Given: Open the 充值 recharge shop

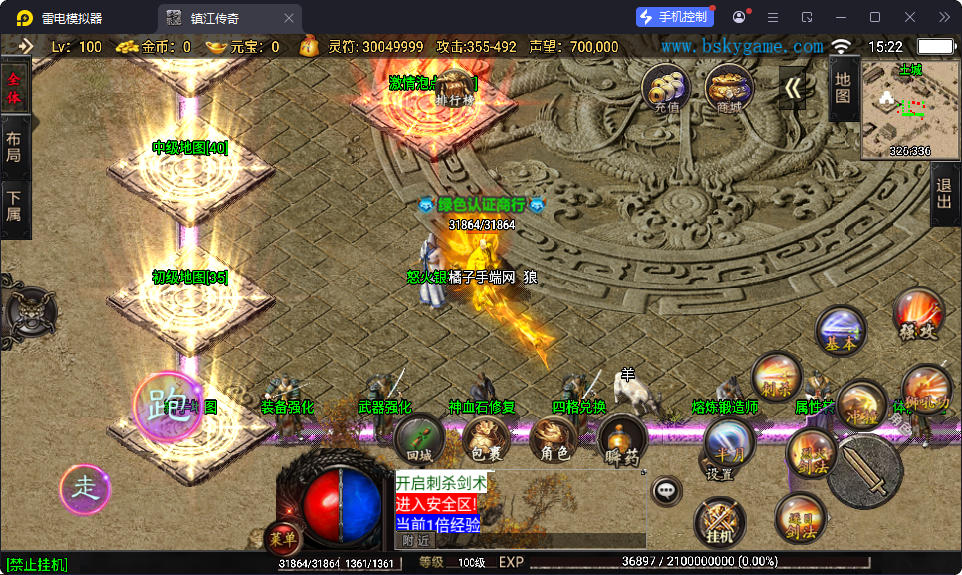Looking at the screenshot, I should [665, 88].
